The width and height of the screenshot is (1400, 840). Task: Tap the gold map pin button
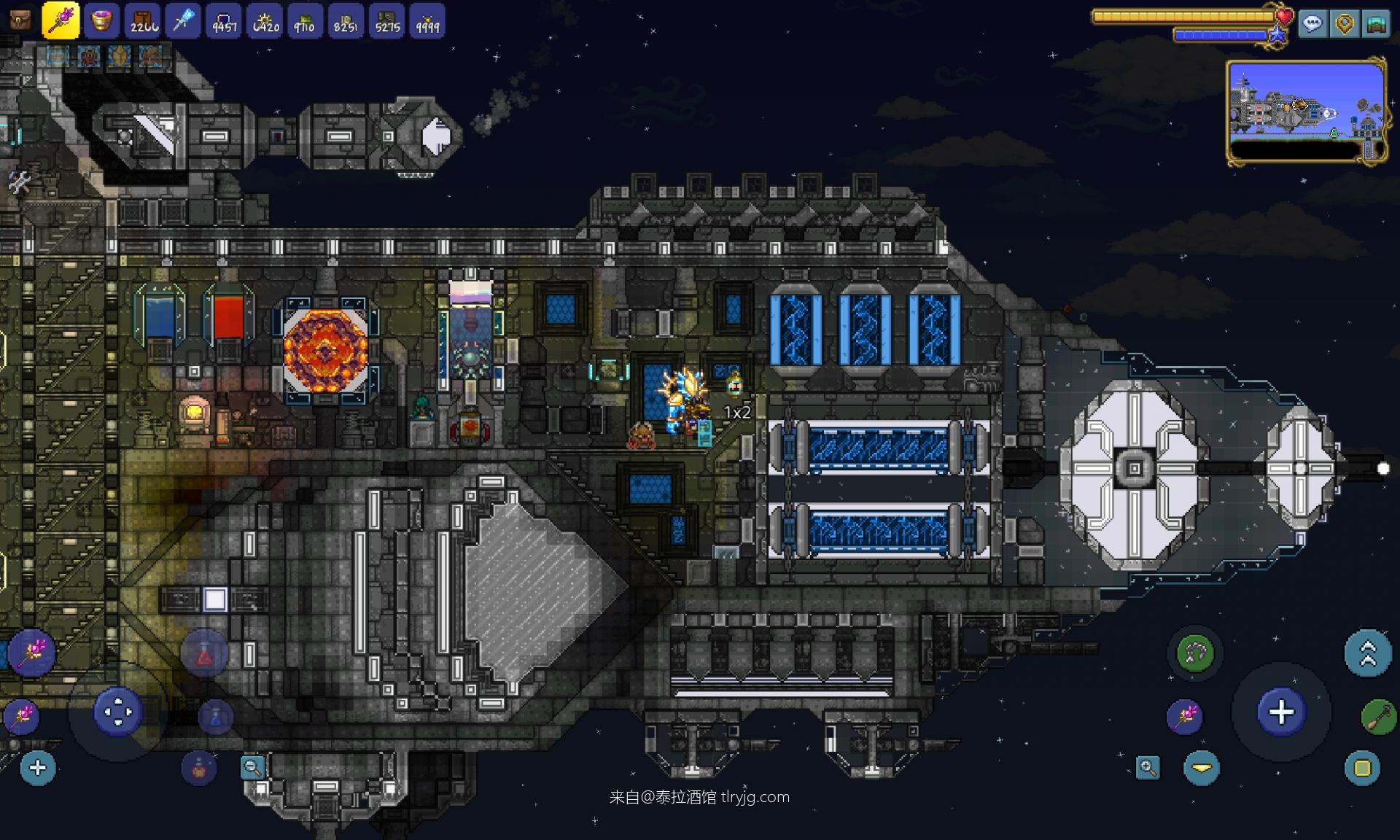(x=1344, y=24)
